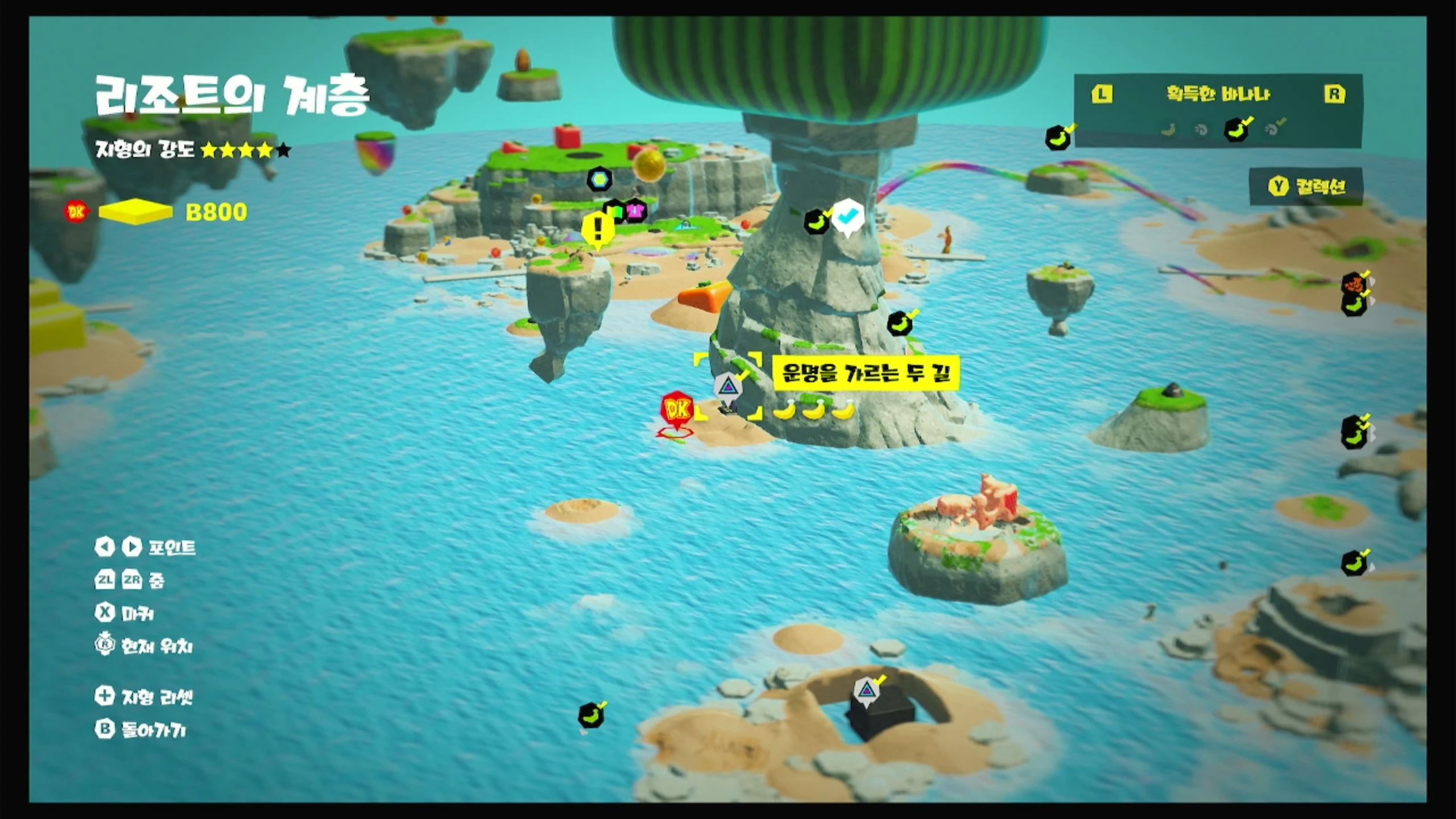Select the blue hexagon map marker
This screenshot has height=819, width=1456.
[599, 180]
